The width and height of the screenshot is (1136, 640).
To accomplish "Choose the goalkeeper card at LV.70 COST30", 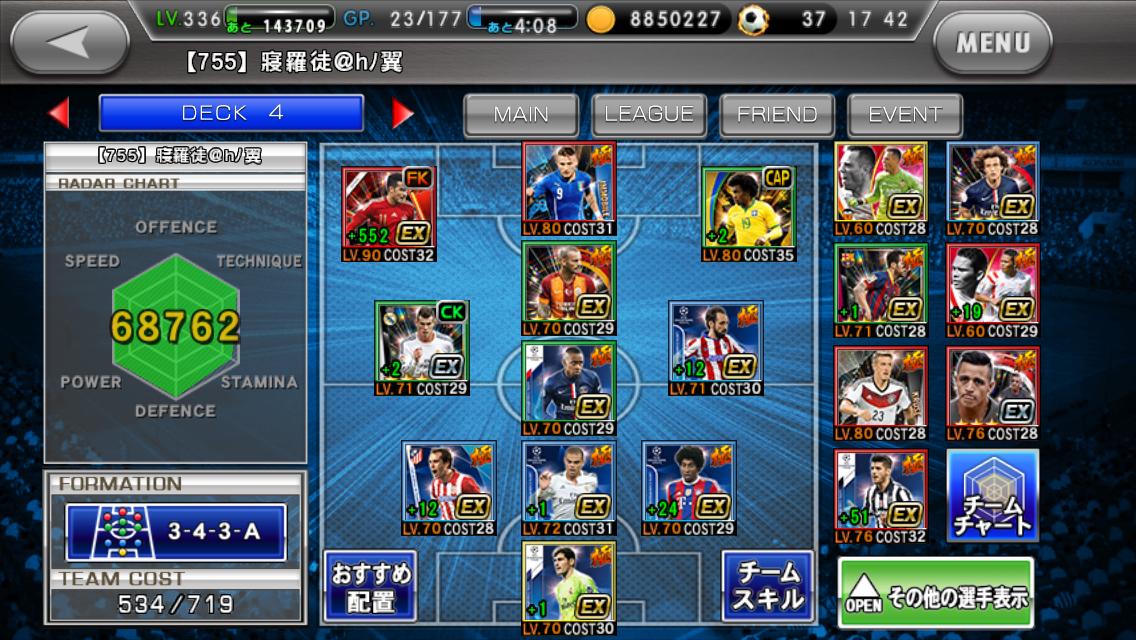I will (568, 585).
